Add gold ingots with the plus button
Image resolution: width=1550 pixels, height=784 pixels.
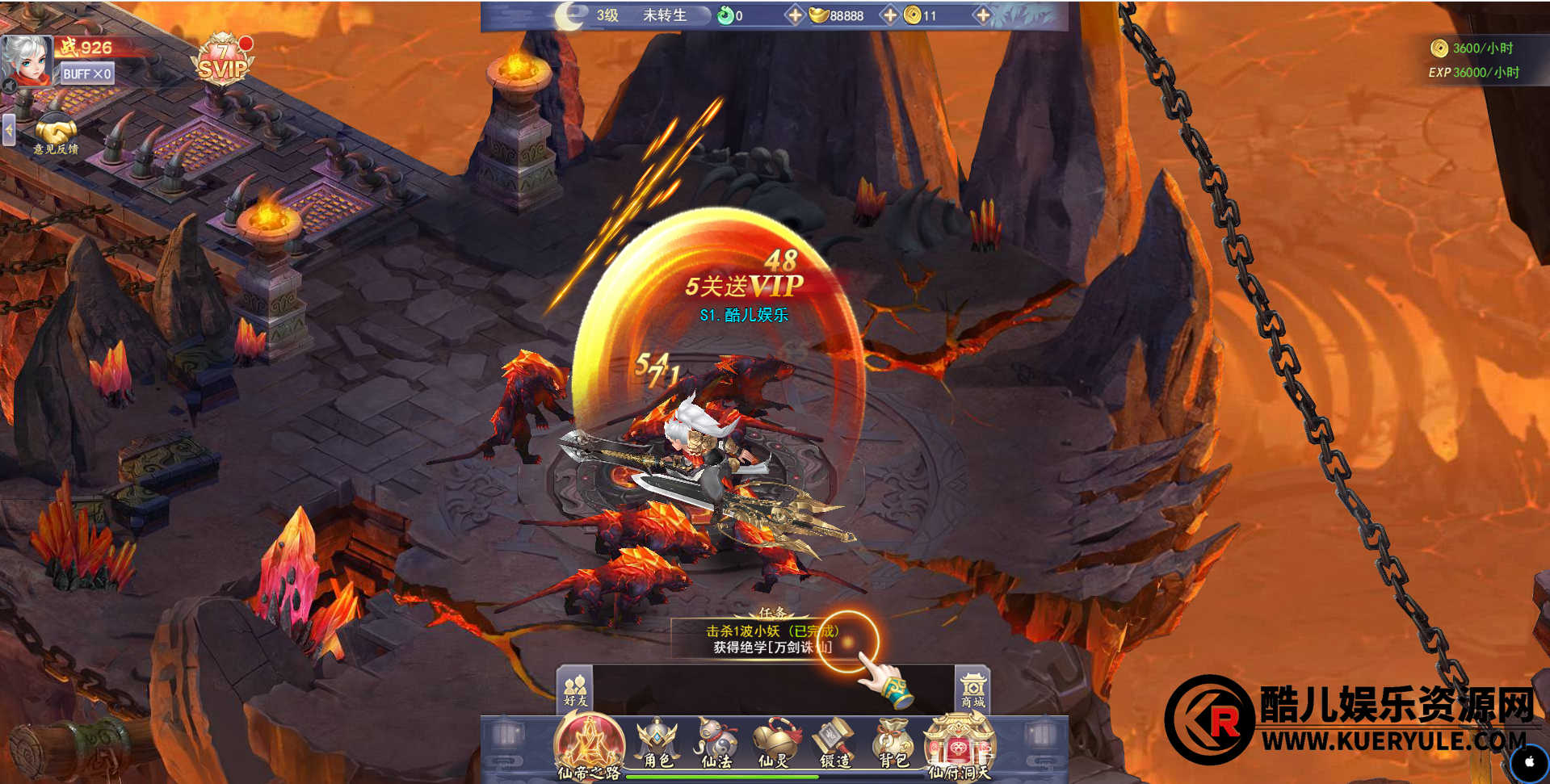pyautogui.click(x=889, y=15)
